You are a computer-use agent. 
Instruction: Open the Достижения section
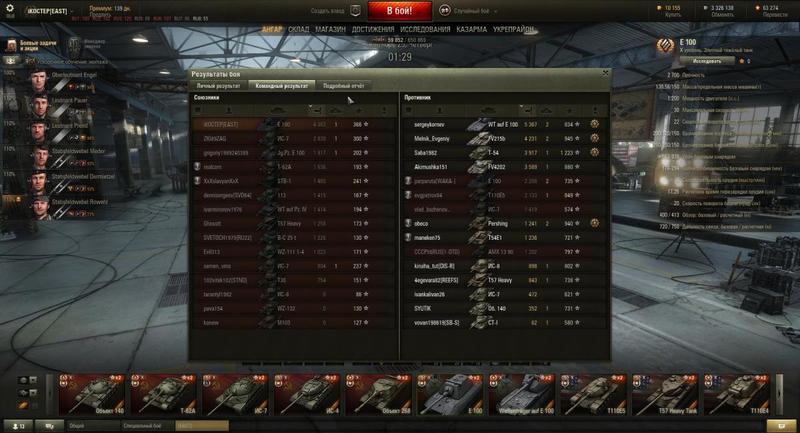(372, 30)
